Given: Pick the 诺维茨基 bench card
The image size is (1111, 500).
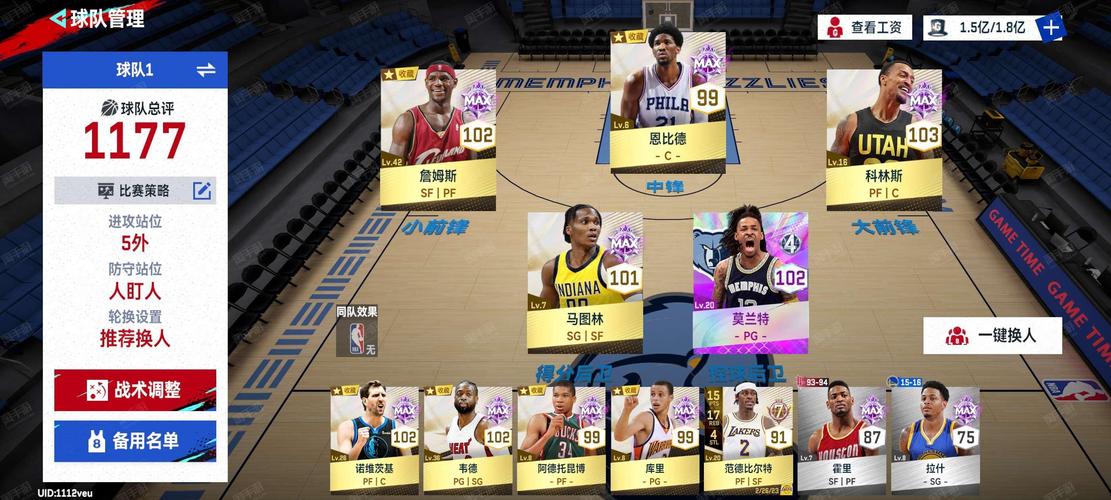Looking at the screenshot, I should (375, 430).
